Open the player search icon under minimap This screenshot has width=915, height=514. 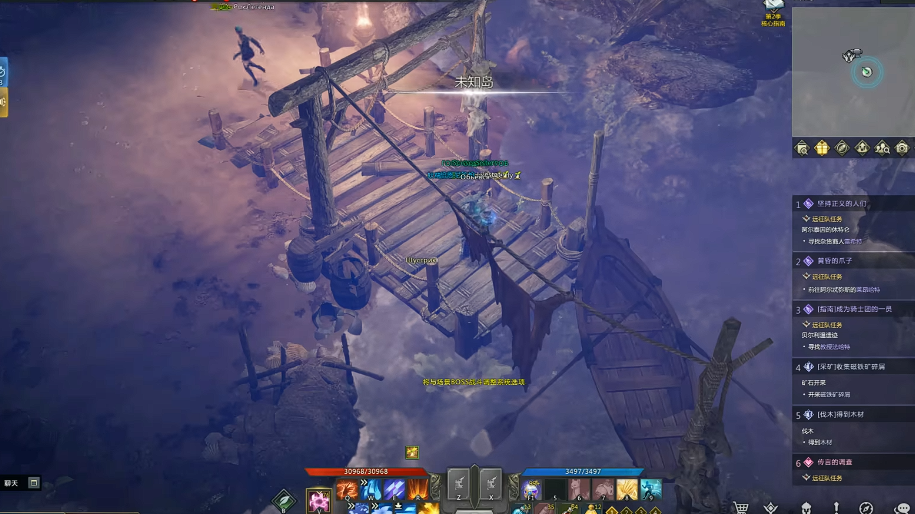882,148
